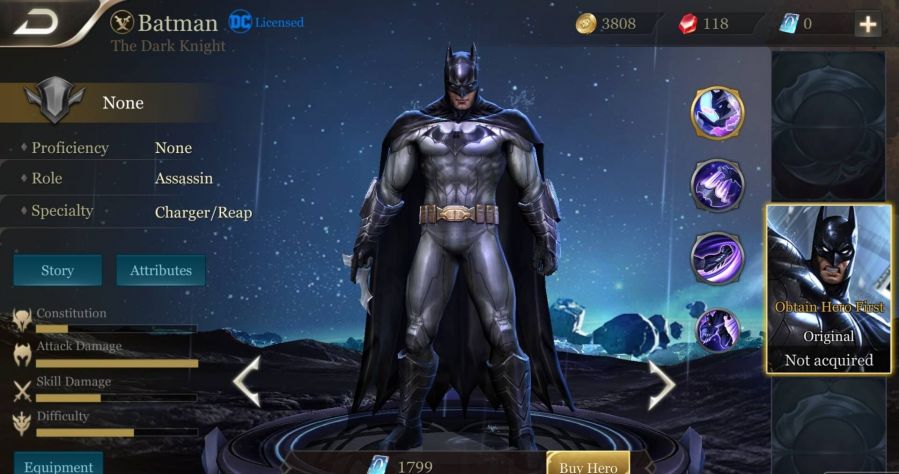This screenshot has width=899, height=474.
Task: Select the Original Batman skin thumbnail
Action: coord(828,288)
